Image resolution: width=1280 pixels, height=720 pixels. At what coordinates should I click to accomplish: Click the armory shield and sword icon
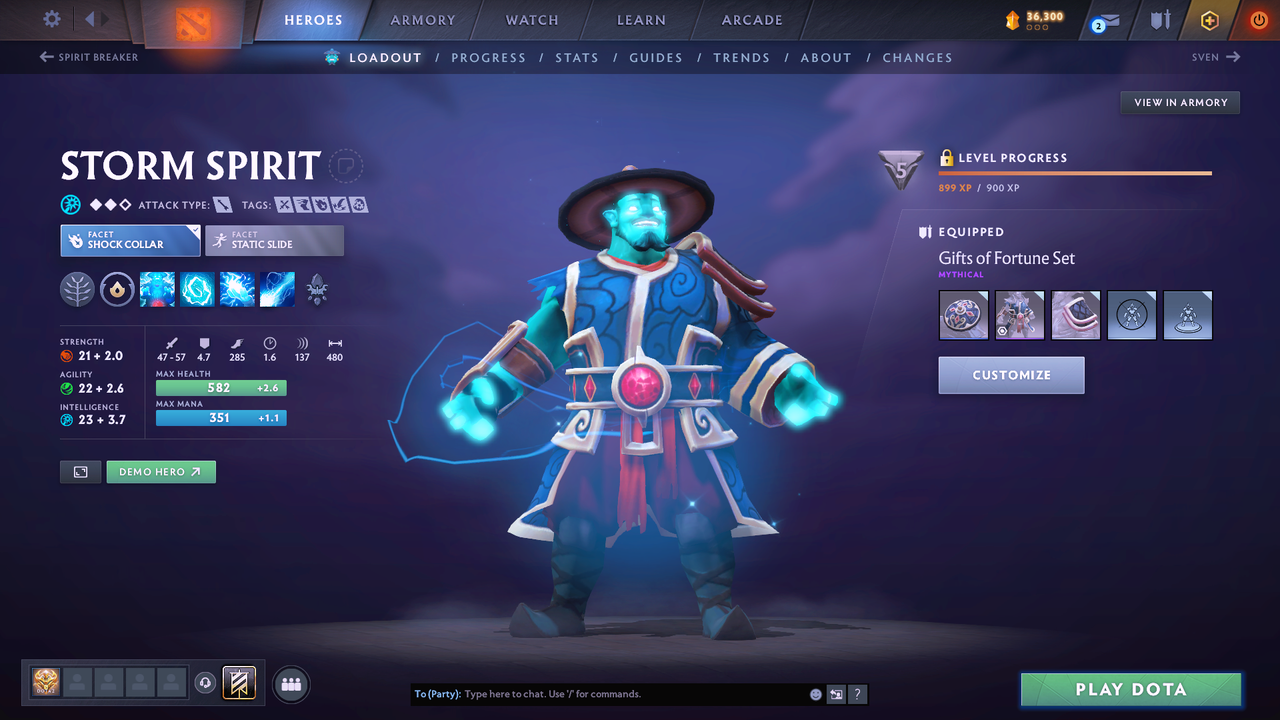point(1158,20)
